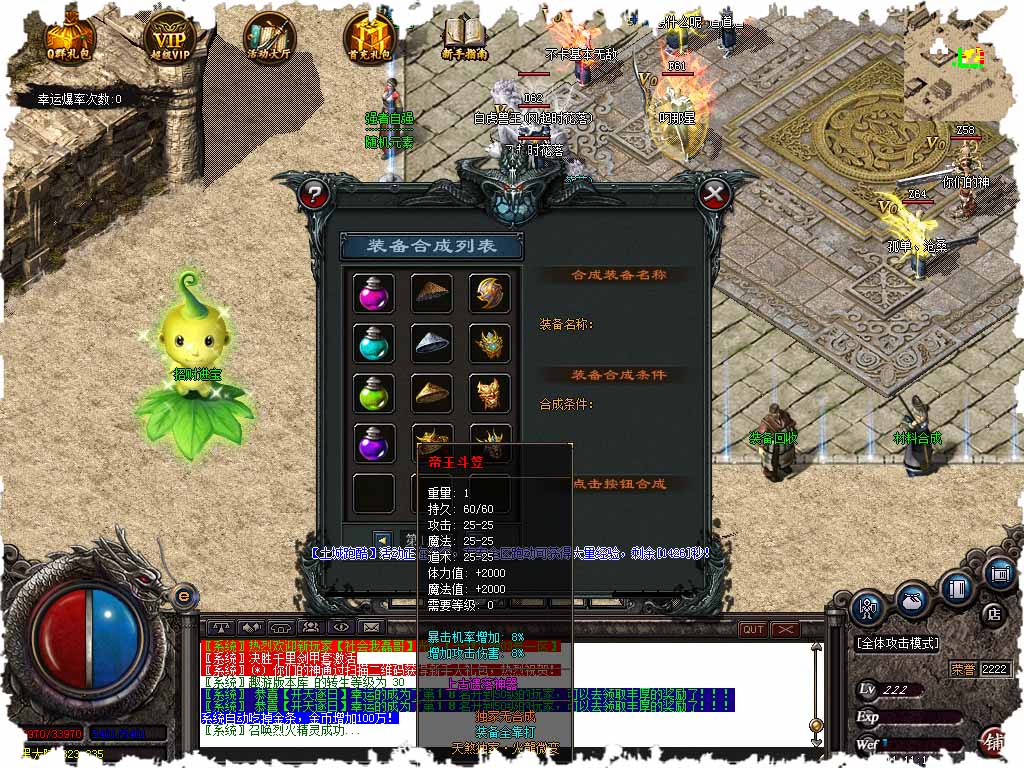Go to previous page of synthesis list
The width and height of the screenshot is (1024, 768).
[x=382, y=539]
